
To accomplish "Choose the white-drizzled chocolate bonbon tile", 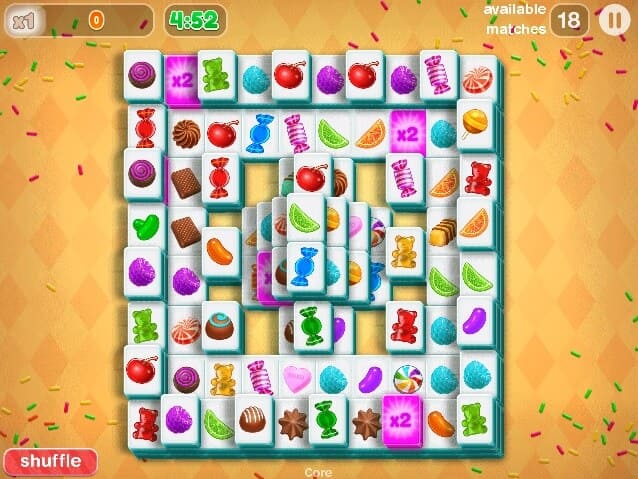I will coord(252,419).
